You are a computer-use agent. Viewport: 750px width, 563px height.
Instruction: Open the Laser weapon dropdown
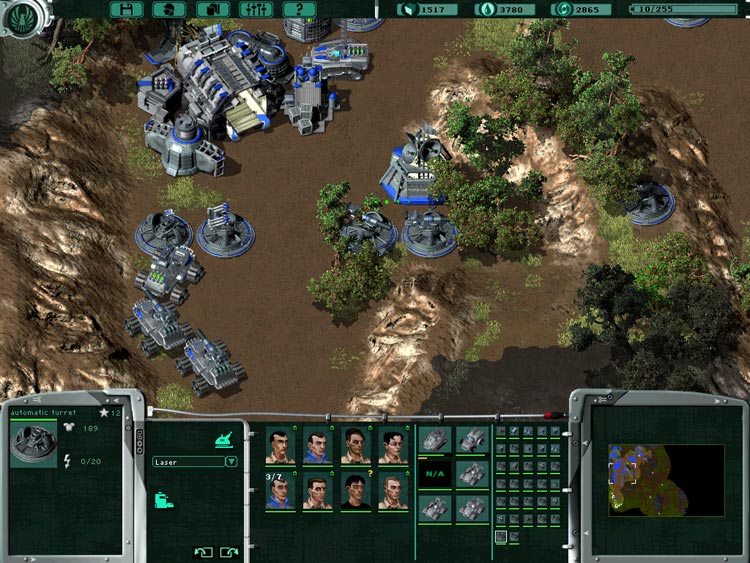click(x=231, y=462)
